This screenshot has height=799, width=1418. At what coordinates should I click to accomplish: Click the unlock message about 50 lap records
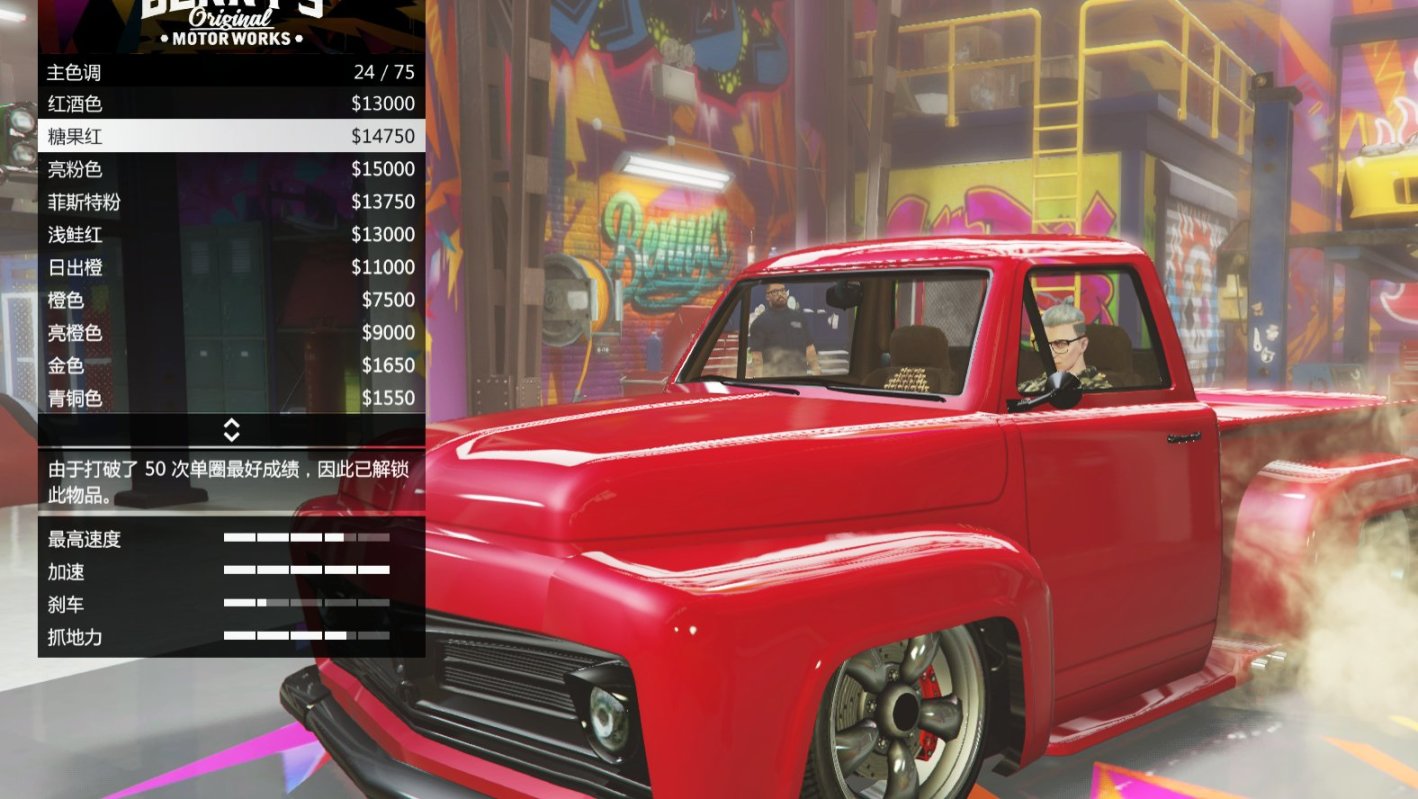[228, 478]
